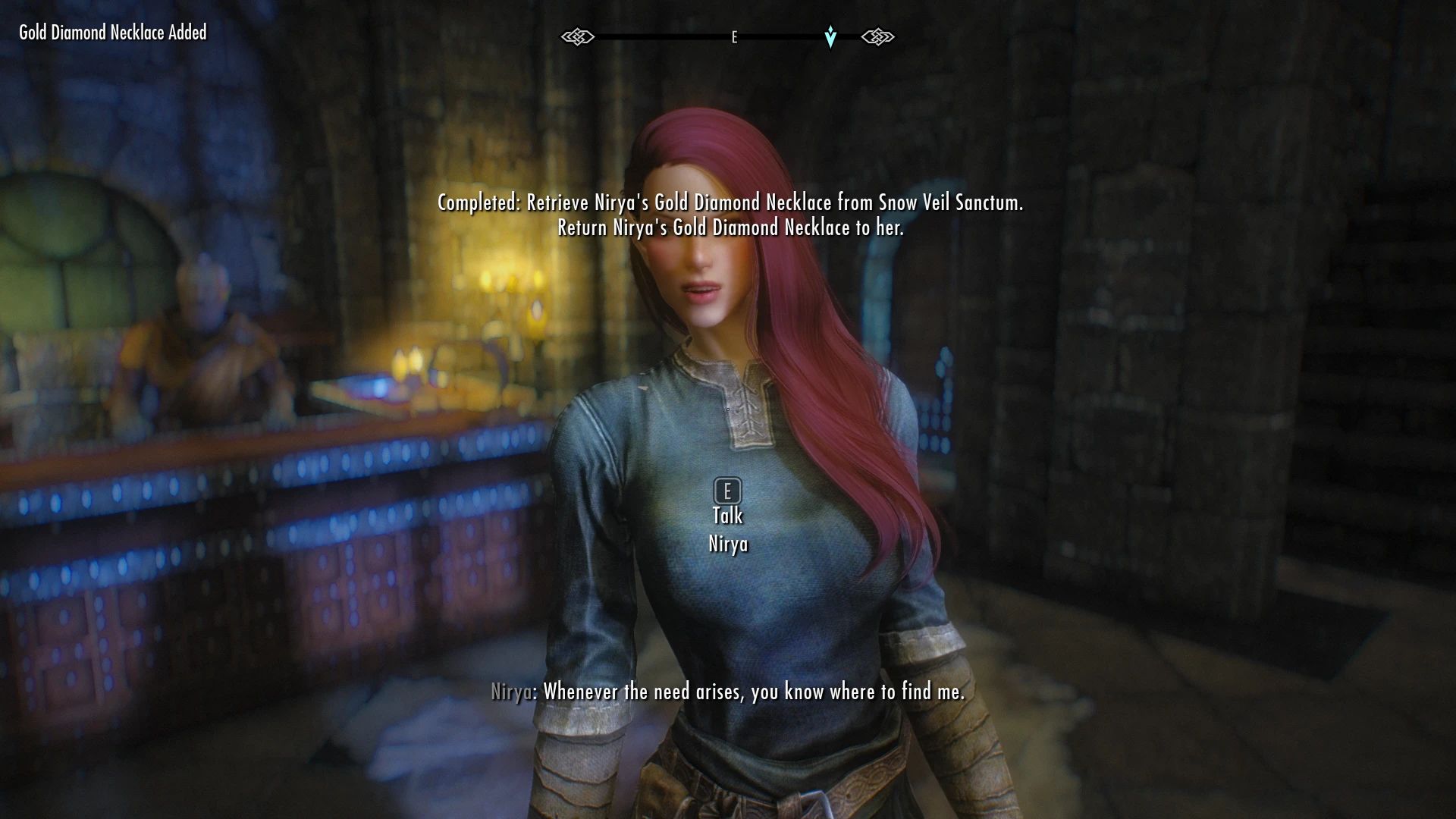
Task: Click the right Celtic knot compass ornament
Action: point(878,36)
